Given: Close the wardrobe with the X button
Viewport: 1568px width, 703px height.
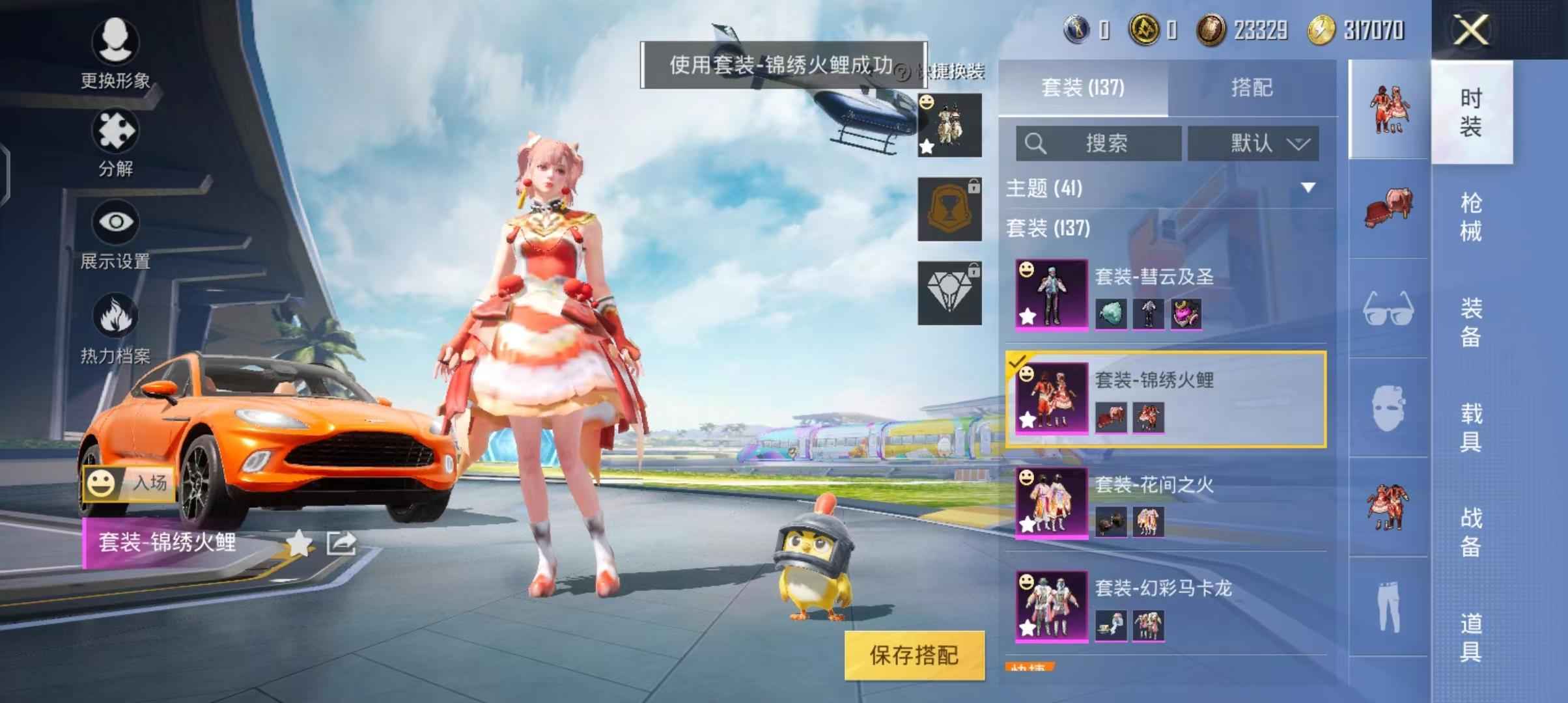Looking at the screenshot, I should (1471, 30).
